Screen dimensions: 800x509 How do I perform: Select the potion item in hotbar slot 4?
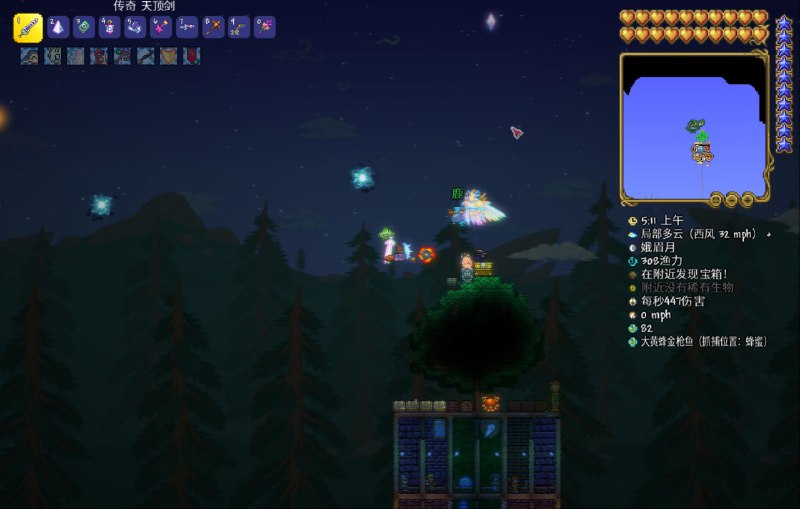pyautogui.click(x=110, y=27)
